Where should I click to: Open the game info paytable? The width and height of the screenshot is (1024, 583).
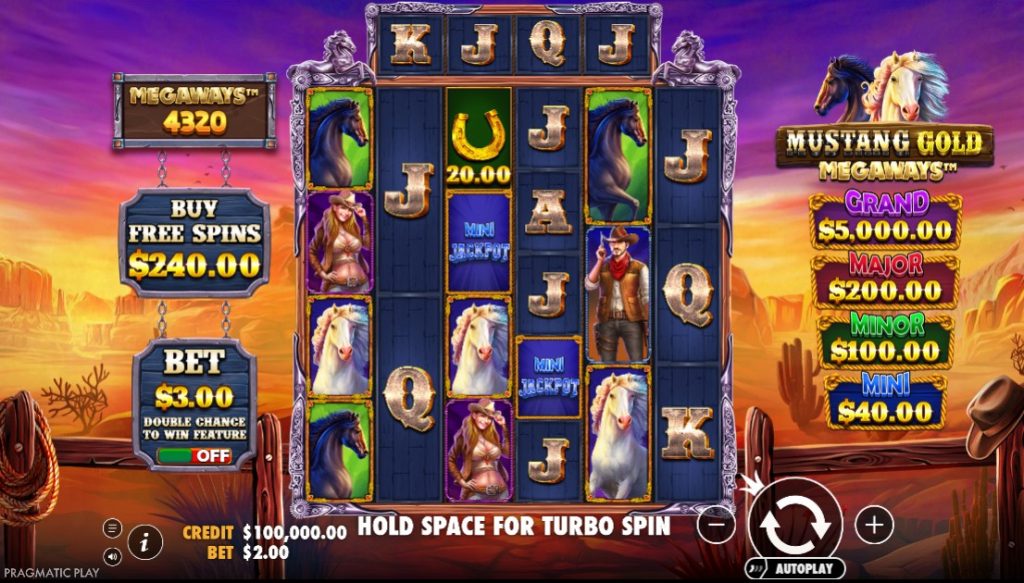(x=145, y=542)
